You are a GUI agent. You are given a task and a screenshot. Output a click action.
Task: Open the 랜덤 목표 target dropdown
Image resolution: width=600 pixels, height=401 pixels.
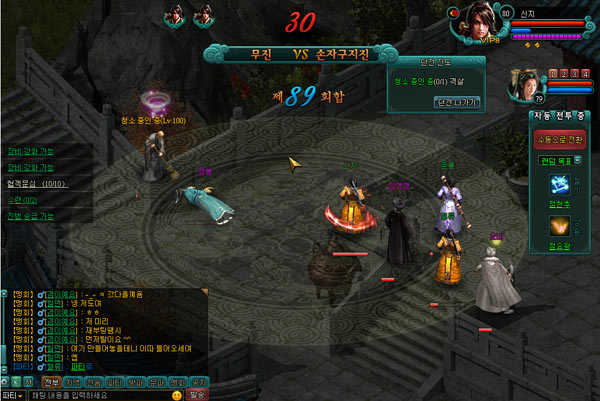pyautogui.click(x=560, y=161)
